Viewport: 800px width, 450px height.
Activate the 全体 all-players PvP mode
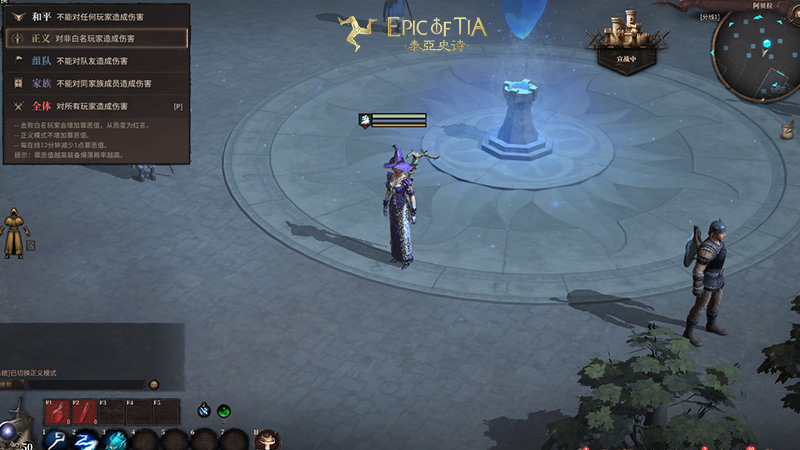96,105
